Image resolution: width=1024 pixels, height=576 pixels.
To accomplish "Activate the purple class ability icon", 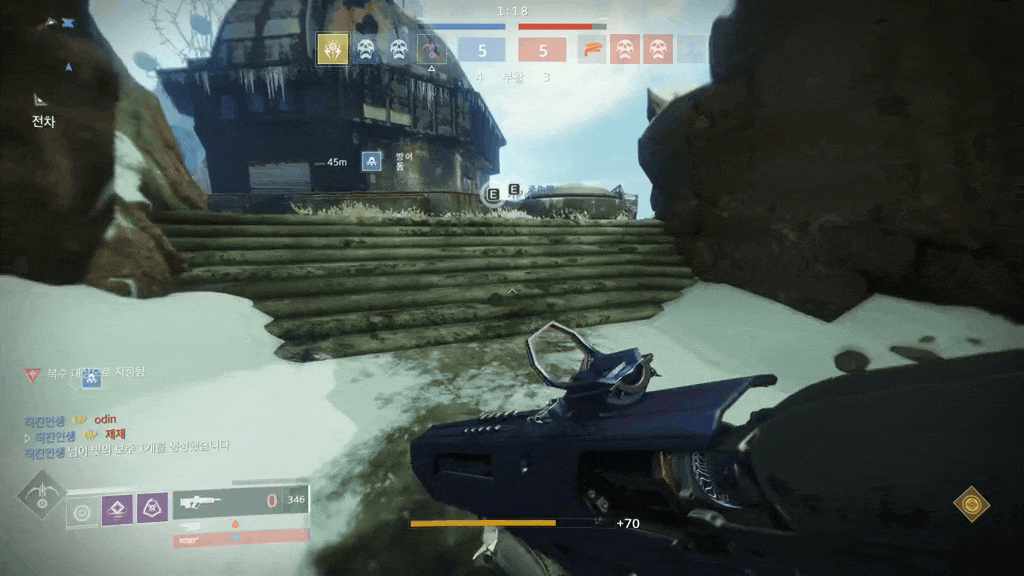I will click(151, 508).
